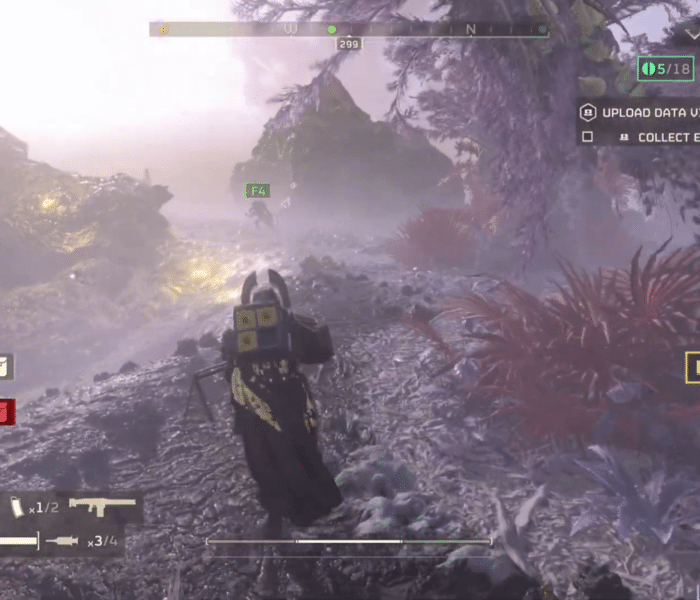This screenshot has width=700, height=600.
Task: Click the red stratagem icon at left edge
Action: [x=6, y=411]
